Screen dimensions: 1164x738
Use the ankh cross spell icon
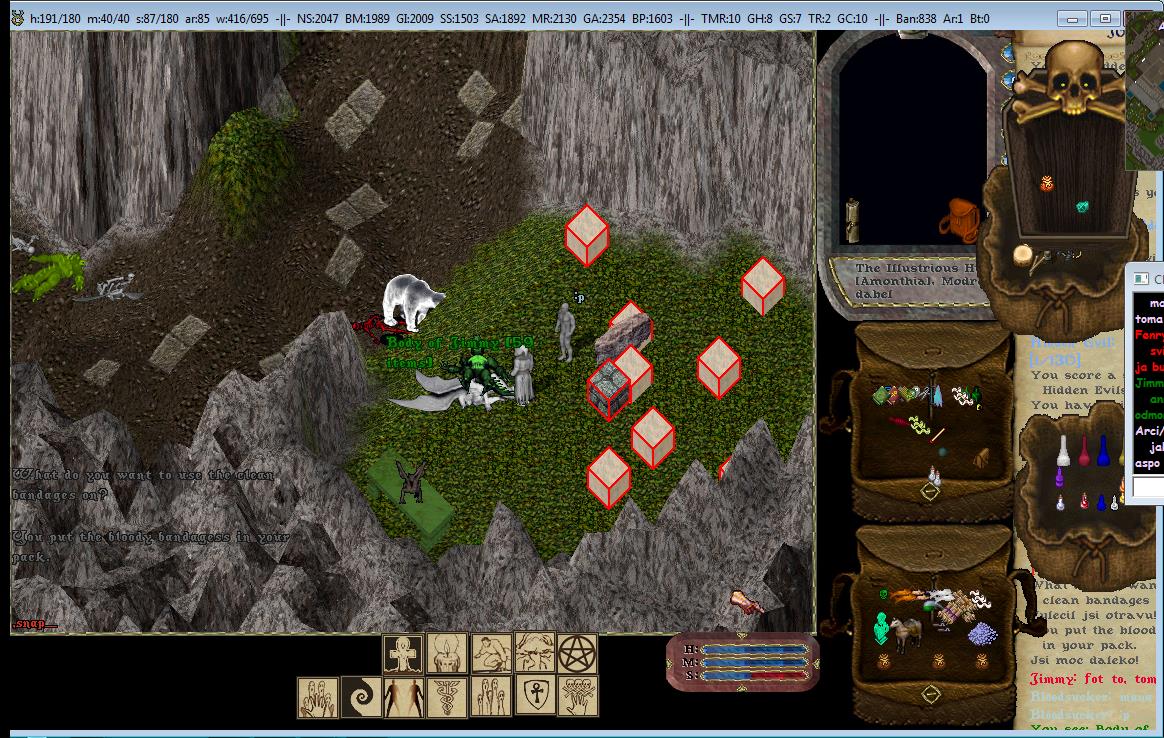(404, 654)
